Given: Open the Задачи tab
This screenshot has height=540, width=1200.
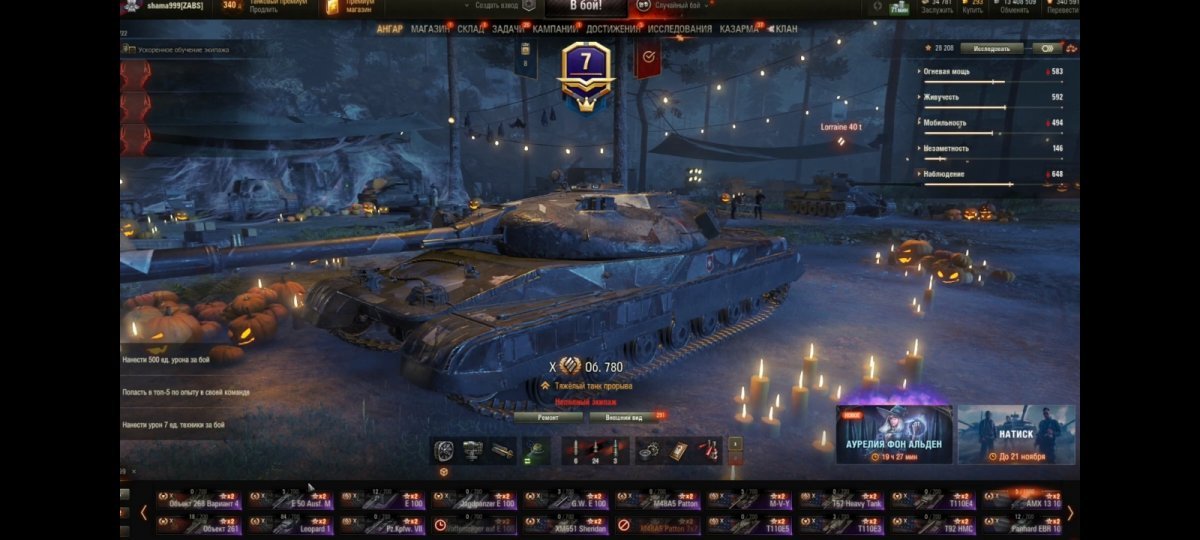Looking at the screenshot, I should pyautogui.click(x=508, y=29).
